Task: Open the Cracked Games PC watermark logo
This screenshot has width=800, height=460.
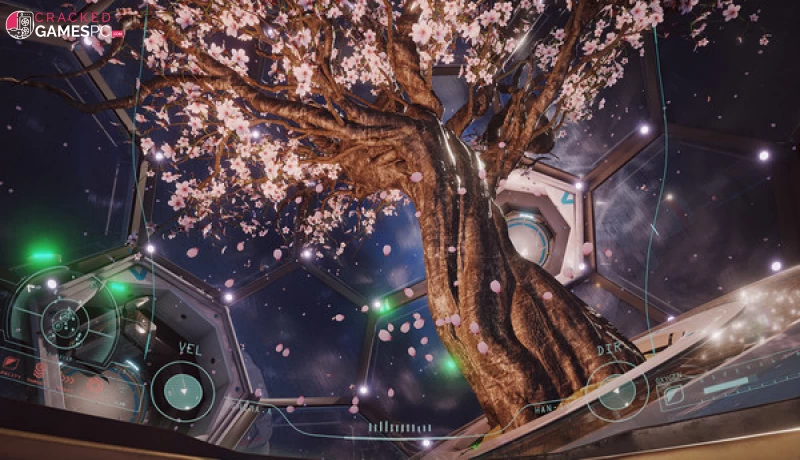Action: (62, 24)
